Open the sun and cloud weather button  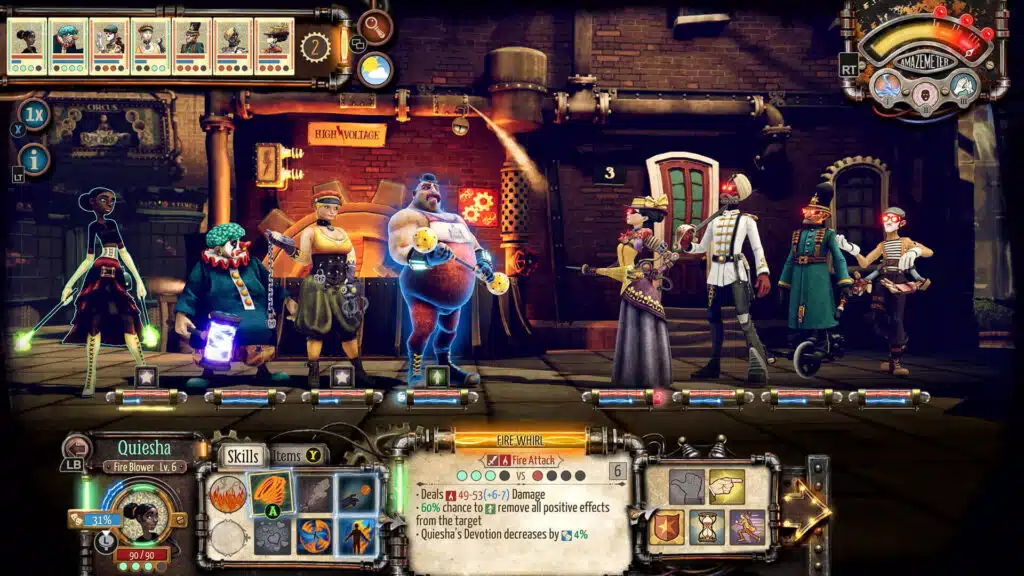pyautogui.click(x=375, y=69)
